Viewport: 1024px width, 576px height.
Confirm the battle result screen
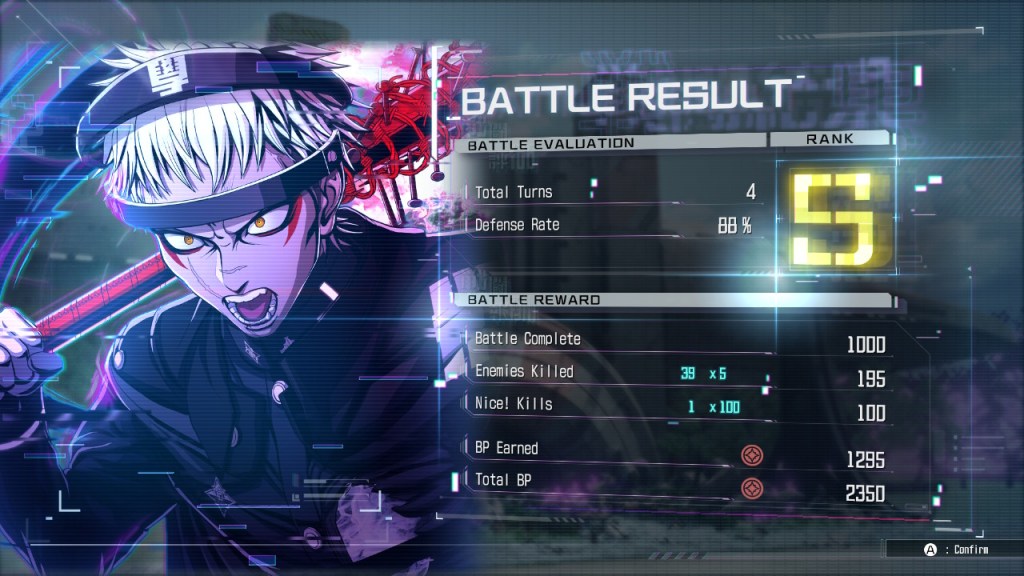pyautogui.click(x=951, y=549)
